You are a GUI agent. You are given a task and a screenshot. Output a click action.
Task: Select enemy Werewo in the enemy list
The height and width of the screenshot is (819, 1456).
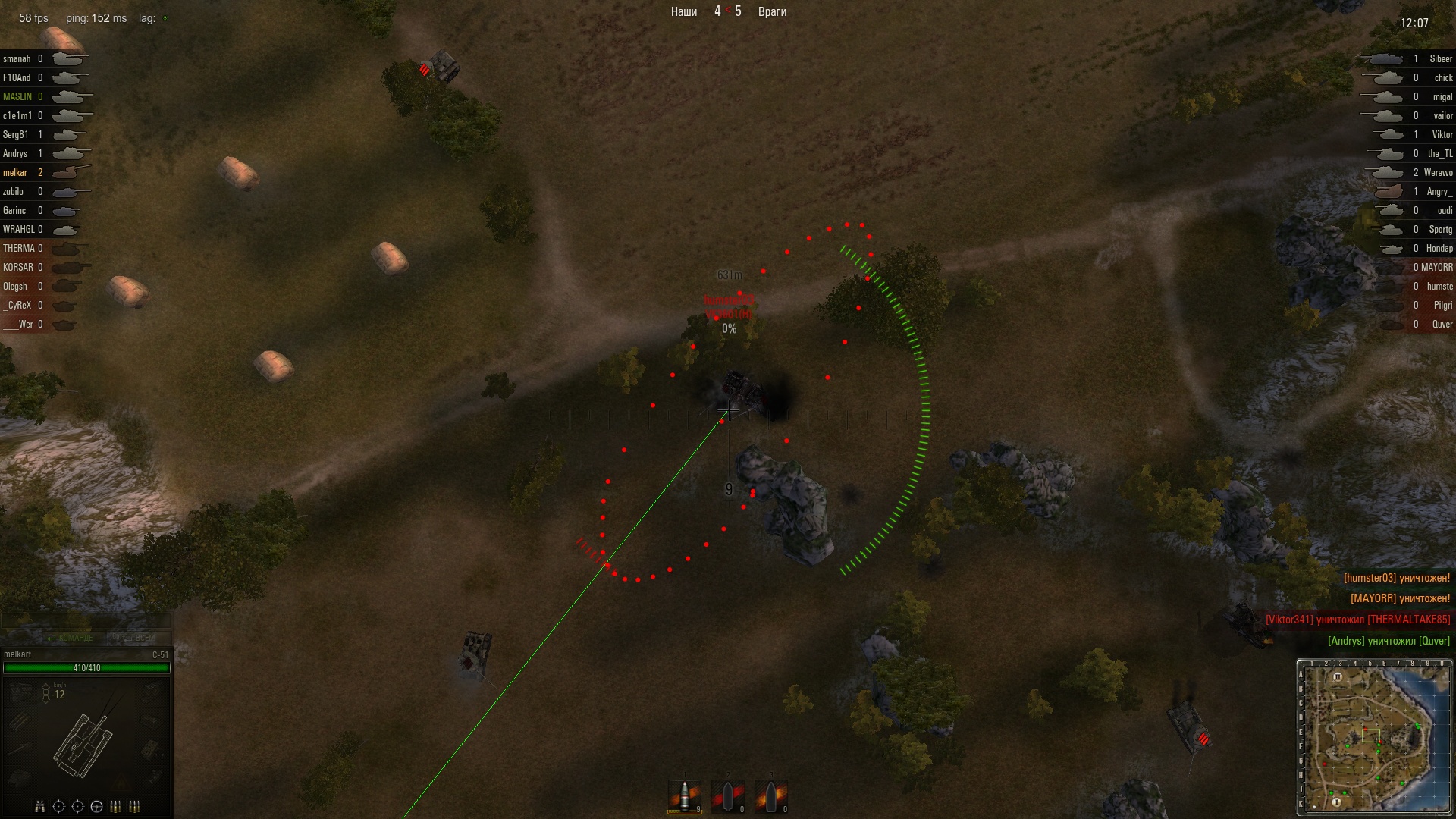click(1438, 173)
